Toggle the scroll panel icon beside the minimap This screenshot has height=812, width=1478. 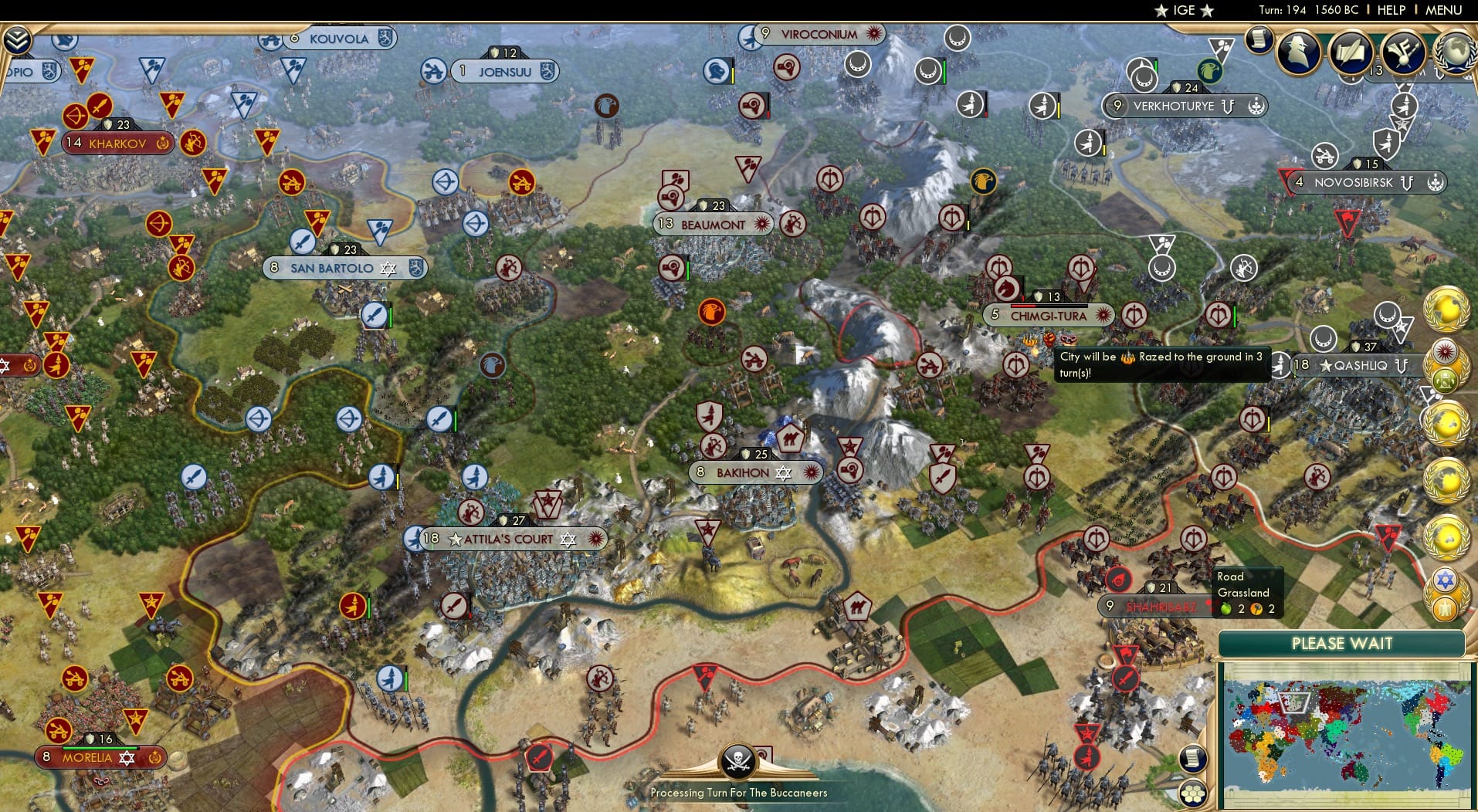(x=1194, y=760)
